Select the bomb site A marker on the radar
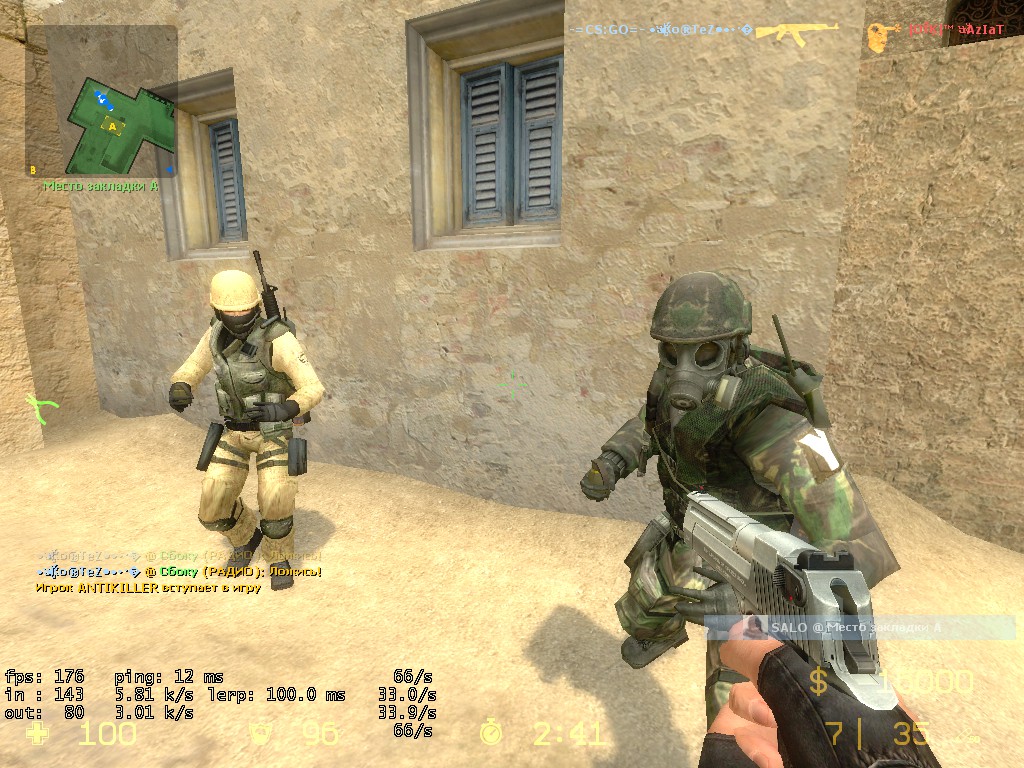 tap(113, 126)
